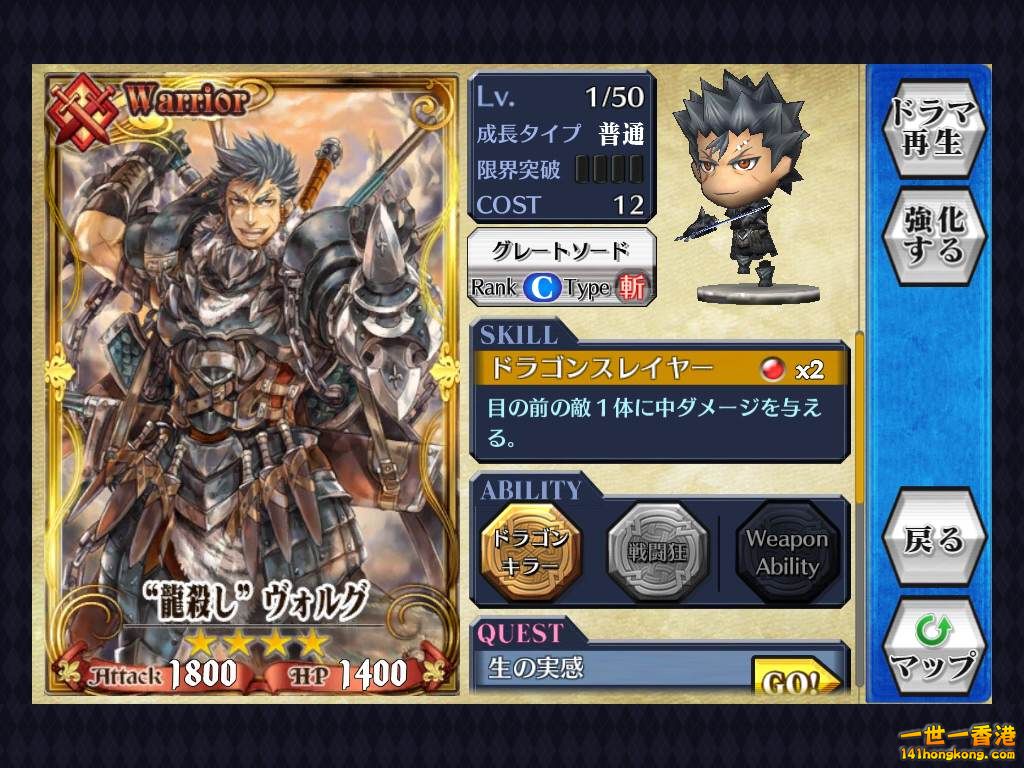This screenshot has height=768, width=1024.
Task: Select the 戦闘狂 ability icon
Action: pyautogui.click(x=657, y=551)
